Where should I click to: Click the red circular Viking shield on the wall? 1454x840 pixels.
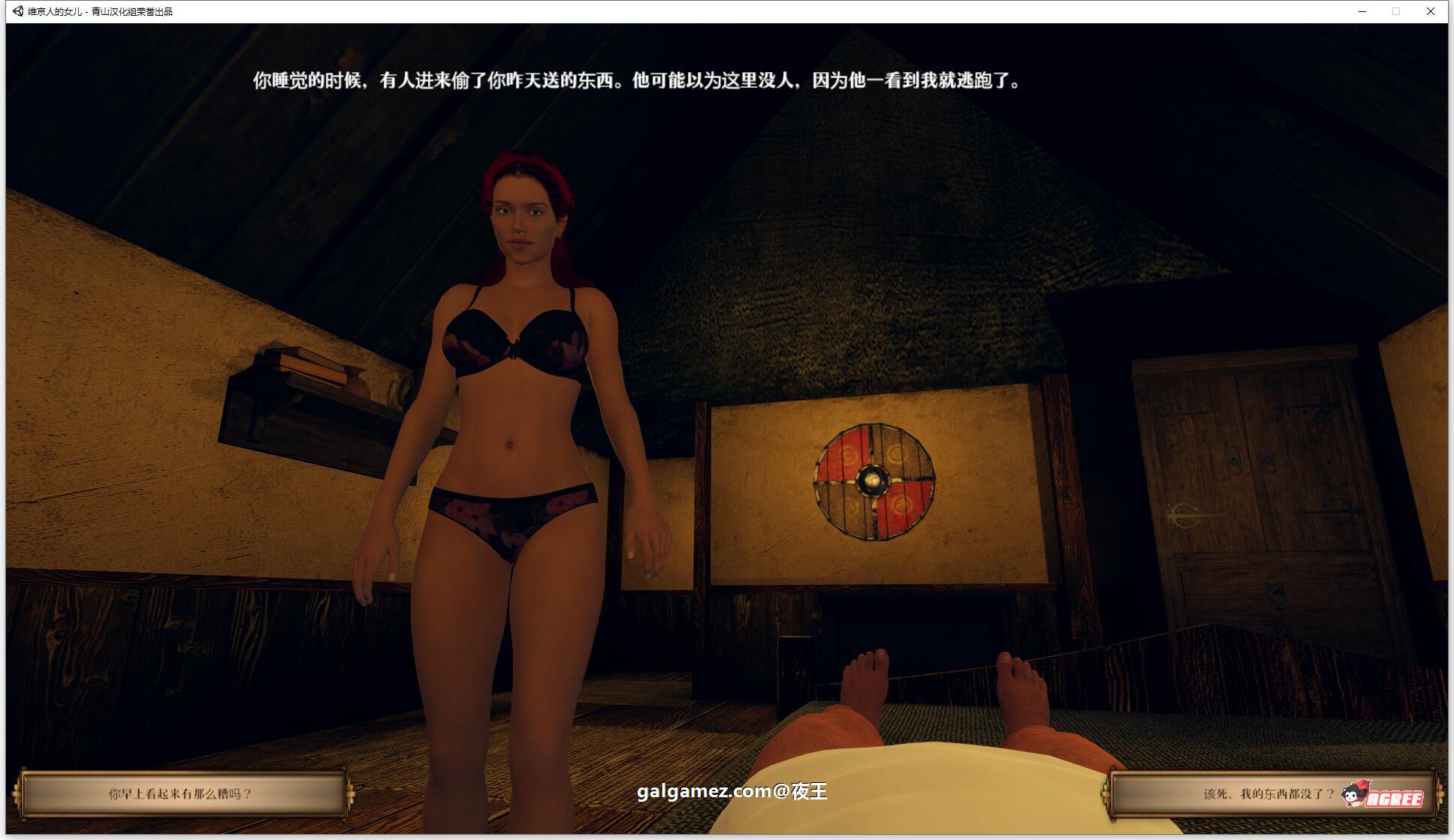point(872,480)
